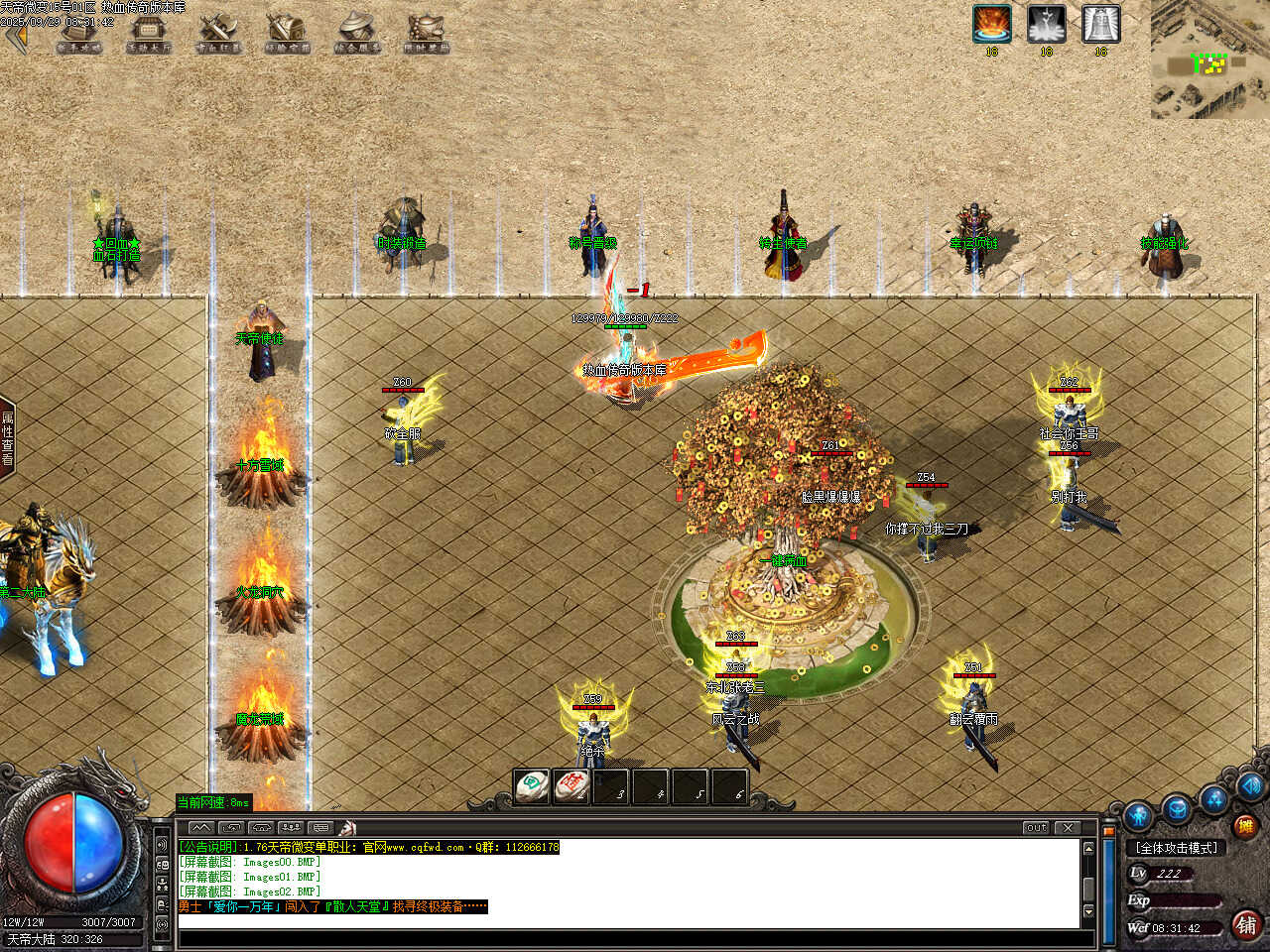Open the 属性查看 attribute side tab
This screenshot has width=1270, height=952.
click(8, 437)
